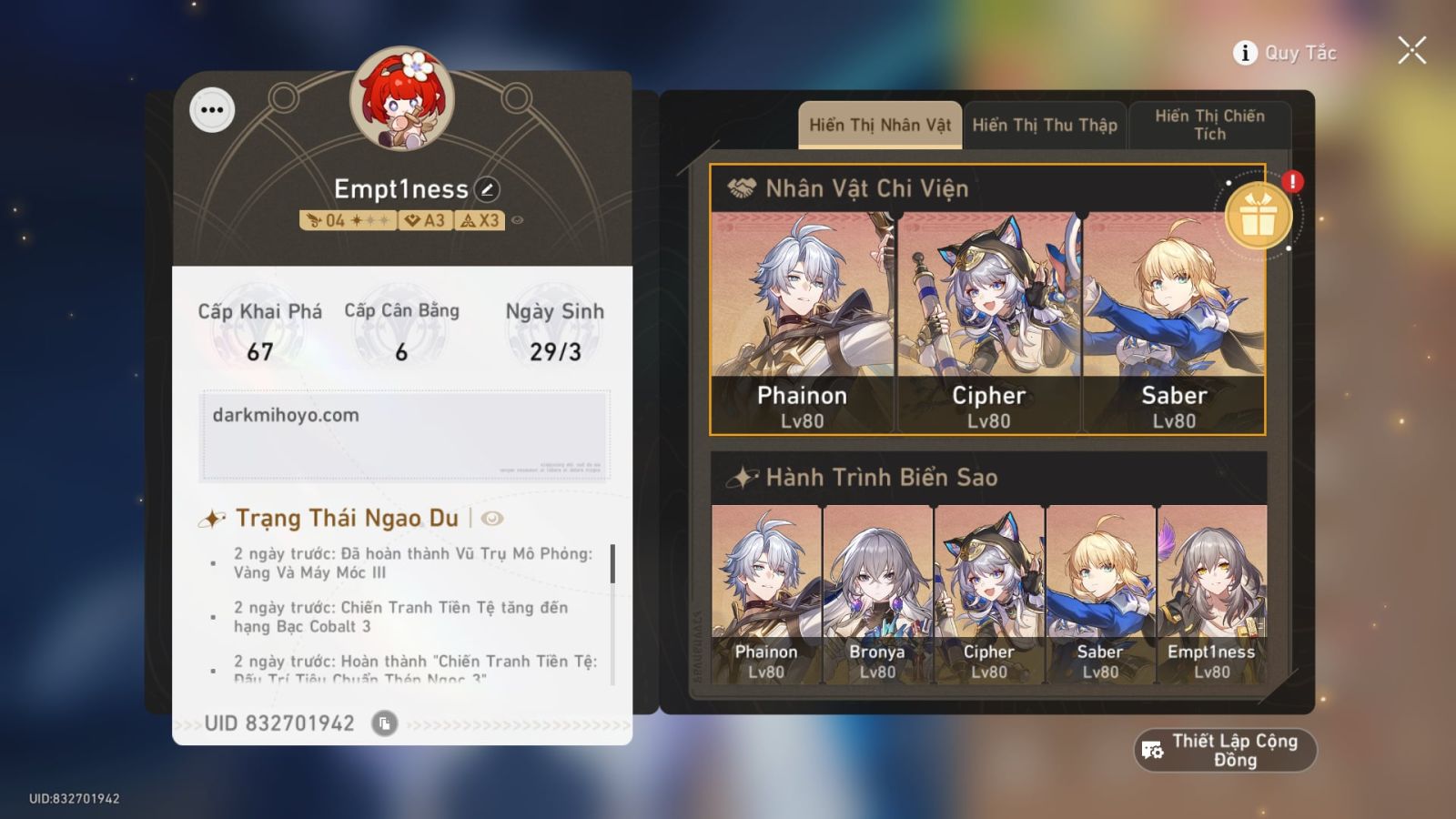
Task: Open the profile edit pencil icon
Action: point(489,188)
